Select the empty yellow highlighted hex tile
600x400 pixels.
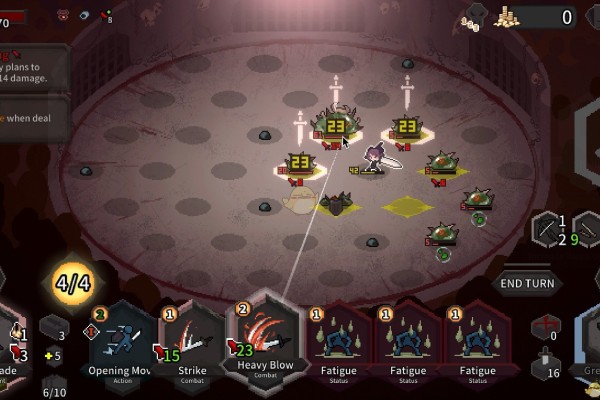pyautogui.click(x=407, y=207)
